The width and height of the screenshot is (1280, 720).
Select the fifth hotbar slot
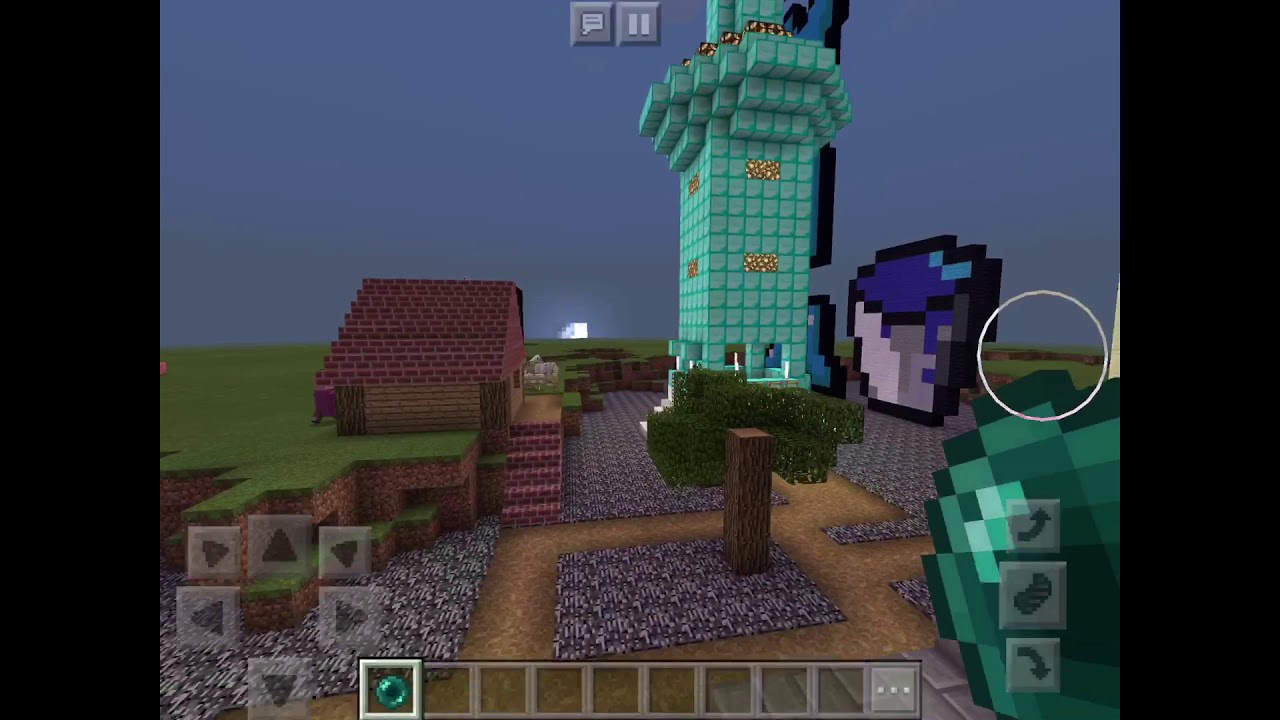[614, 685]
